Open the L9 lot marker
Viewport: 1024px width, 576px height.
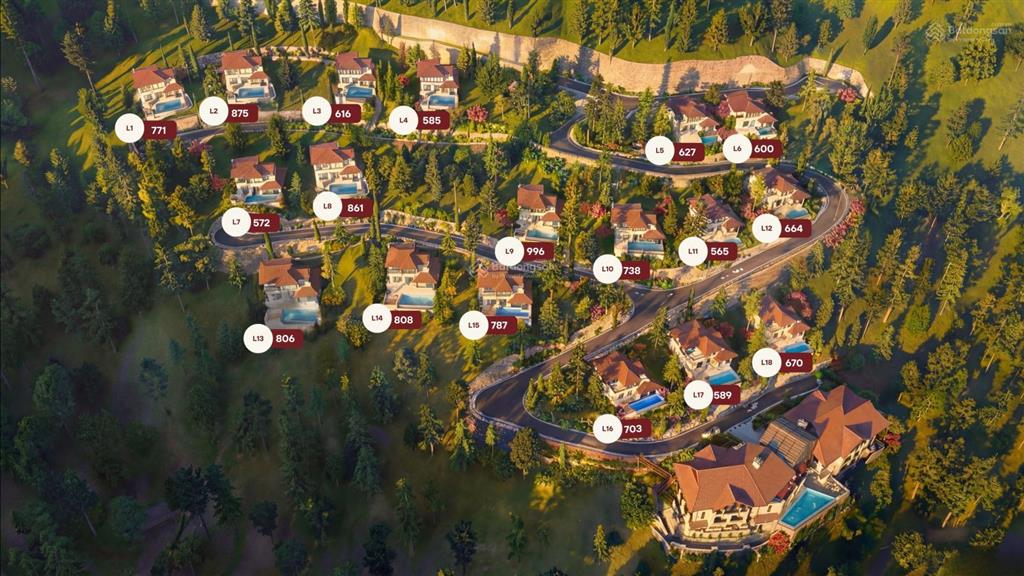(510, 251)
